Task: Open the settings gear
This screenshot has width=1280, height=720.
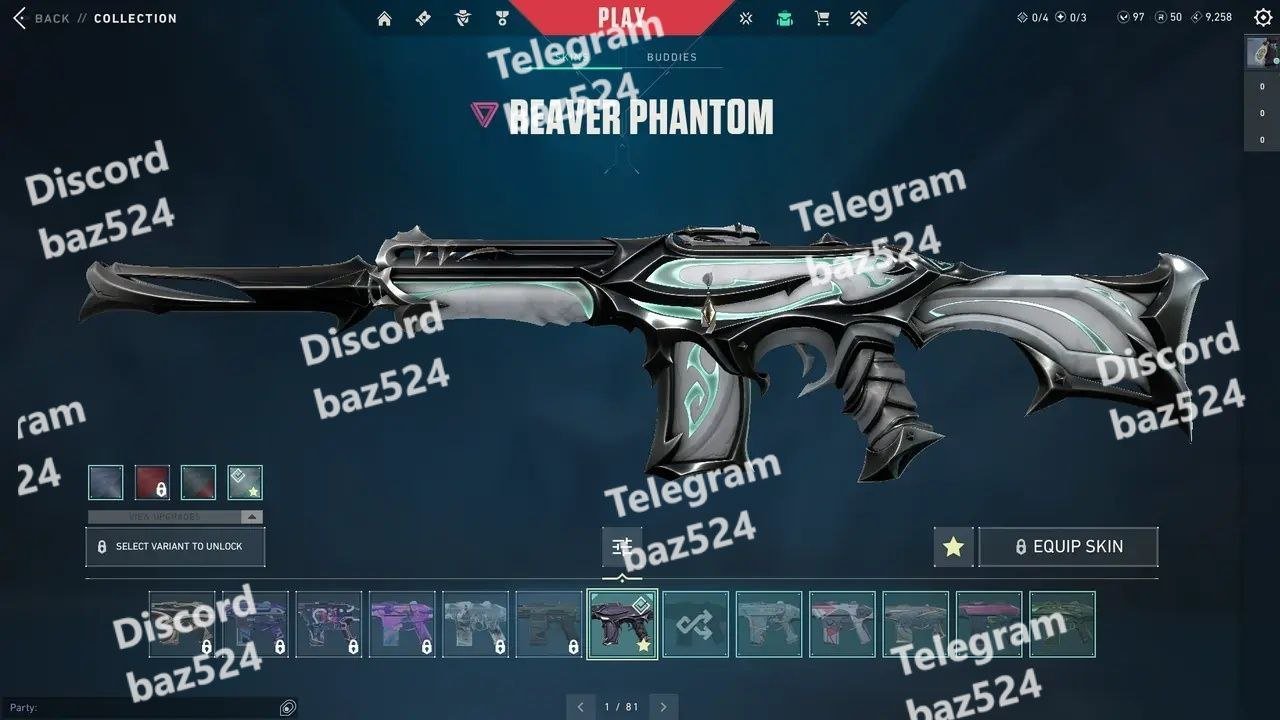Action: [x=1263, y=17]
